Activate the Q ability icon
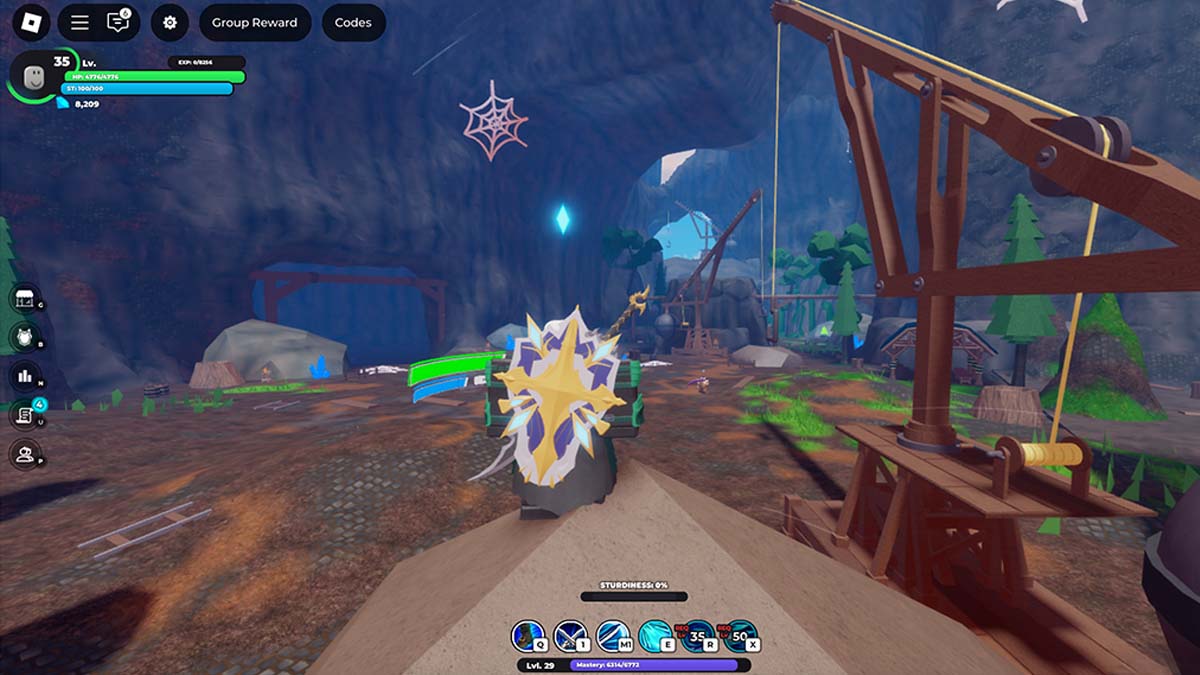 point(528,636)
